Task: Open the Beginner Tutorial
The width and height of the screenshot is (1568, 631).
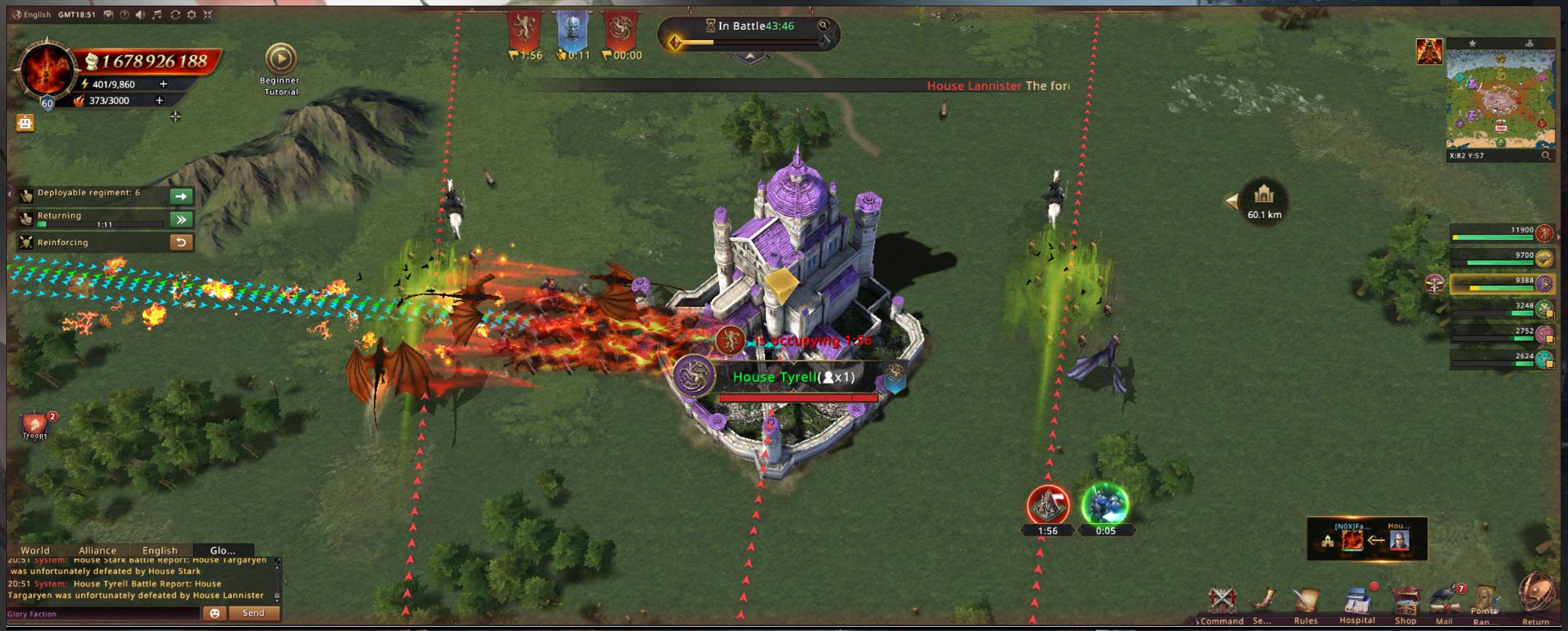Action: pos(280,59)
